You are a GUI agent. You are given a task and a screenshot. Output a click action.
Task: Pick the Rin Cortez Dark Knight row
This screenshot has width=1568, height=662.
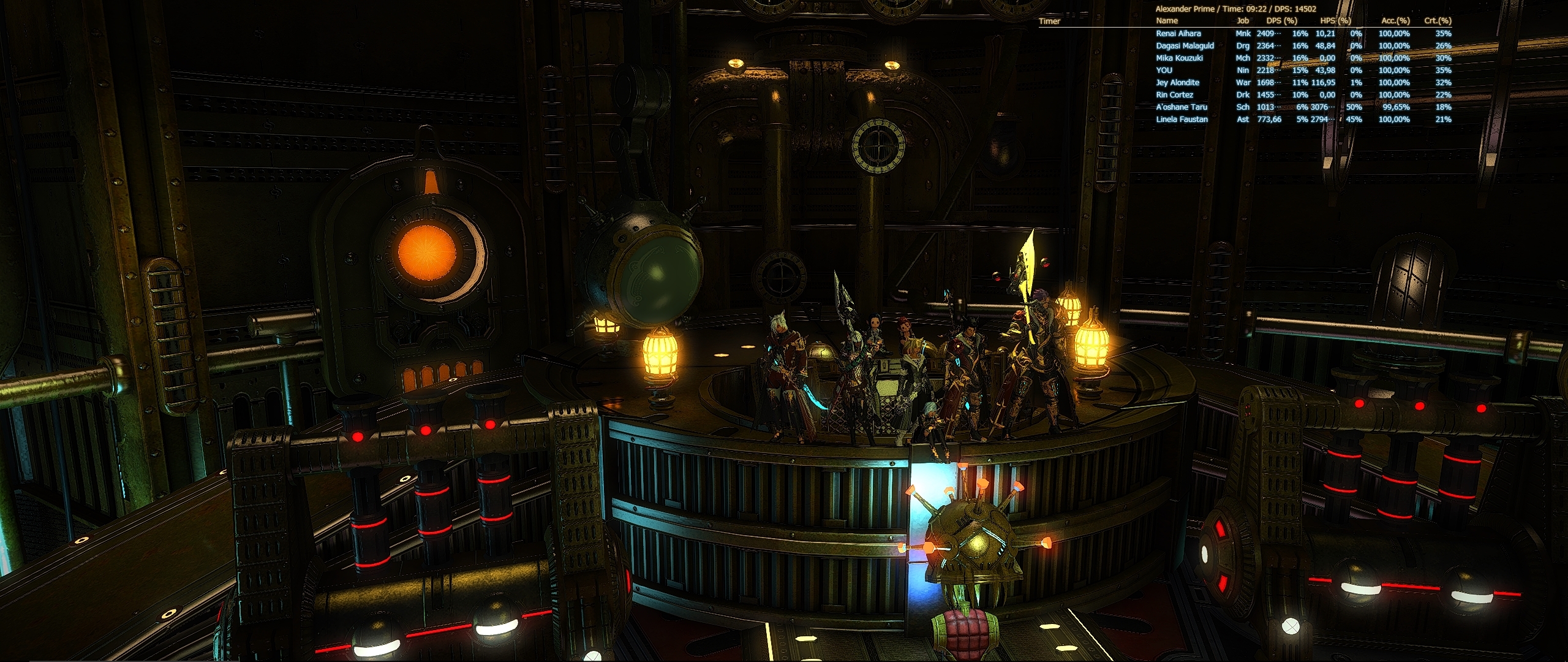tap(1175, 95)
